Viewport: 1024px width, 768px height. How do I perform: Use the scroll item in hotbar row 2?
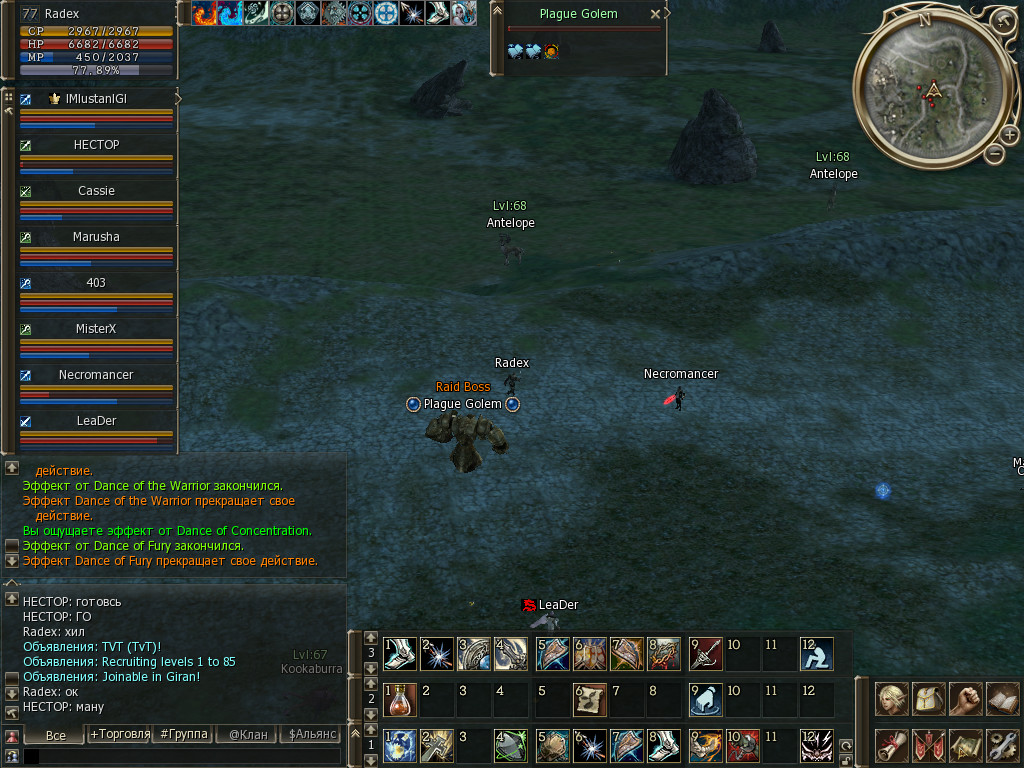click(589, 699)
